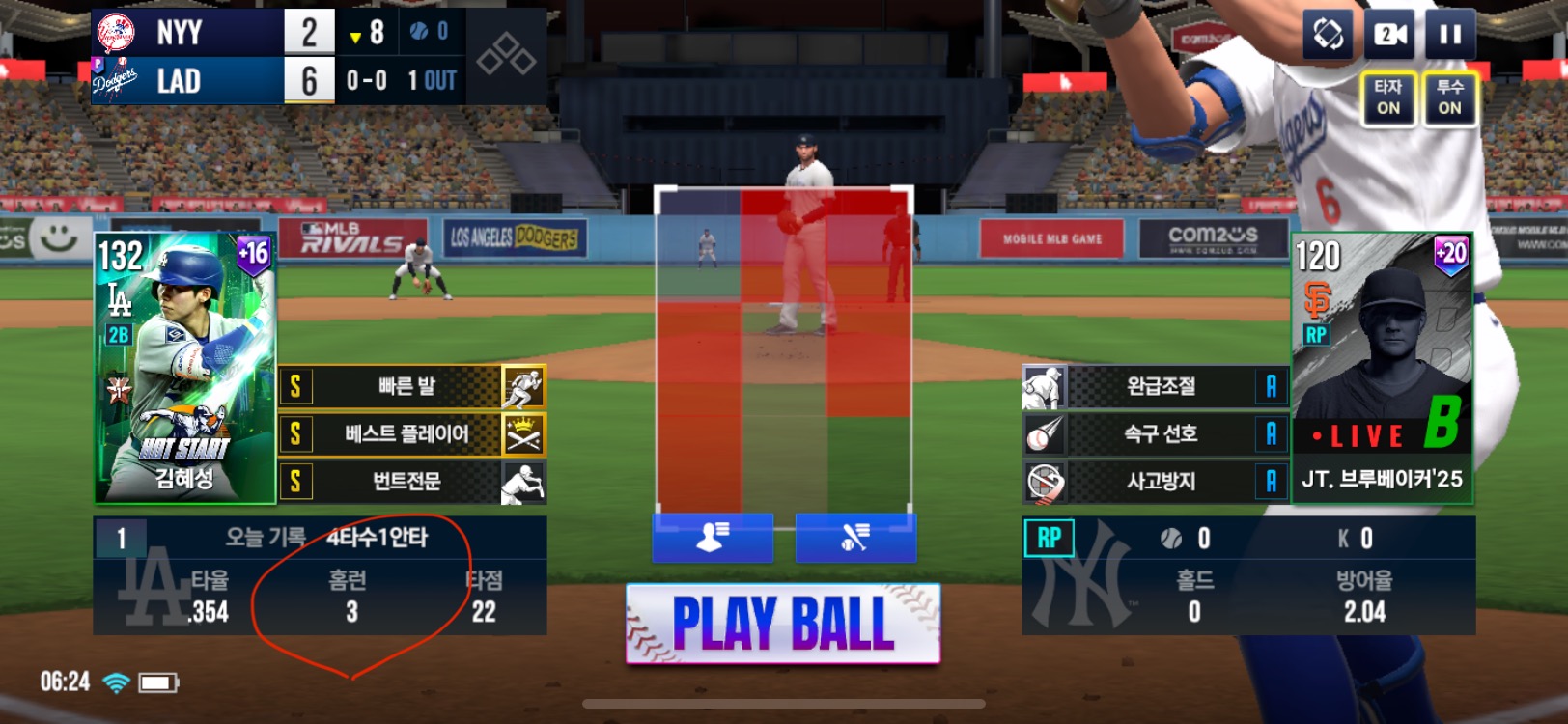View the 번트전문 skill
Screen dimensions: 1568x724
click(x=412, y=481)
